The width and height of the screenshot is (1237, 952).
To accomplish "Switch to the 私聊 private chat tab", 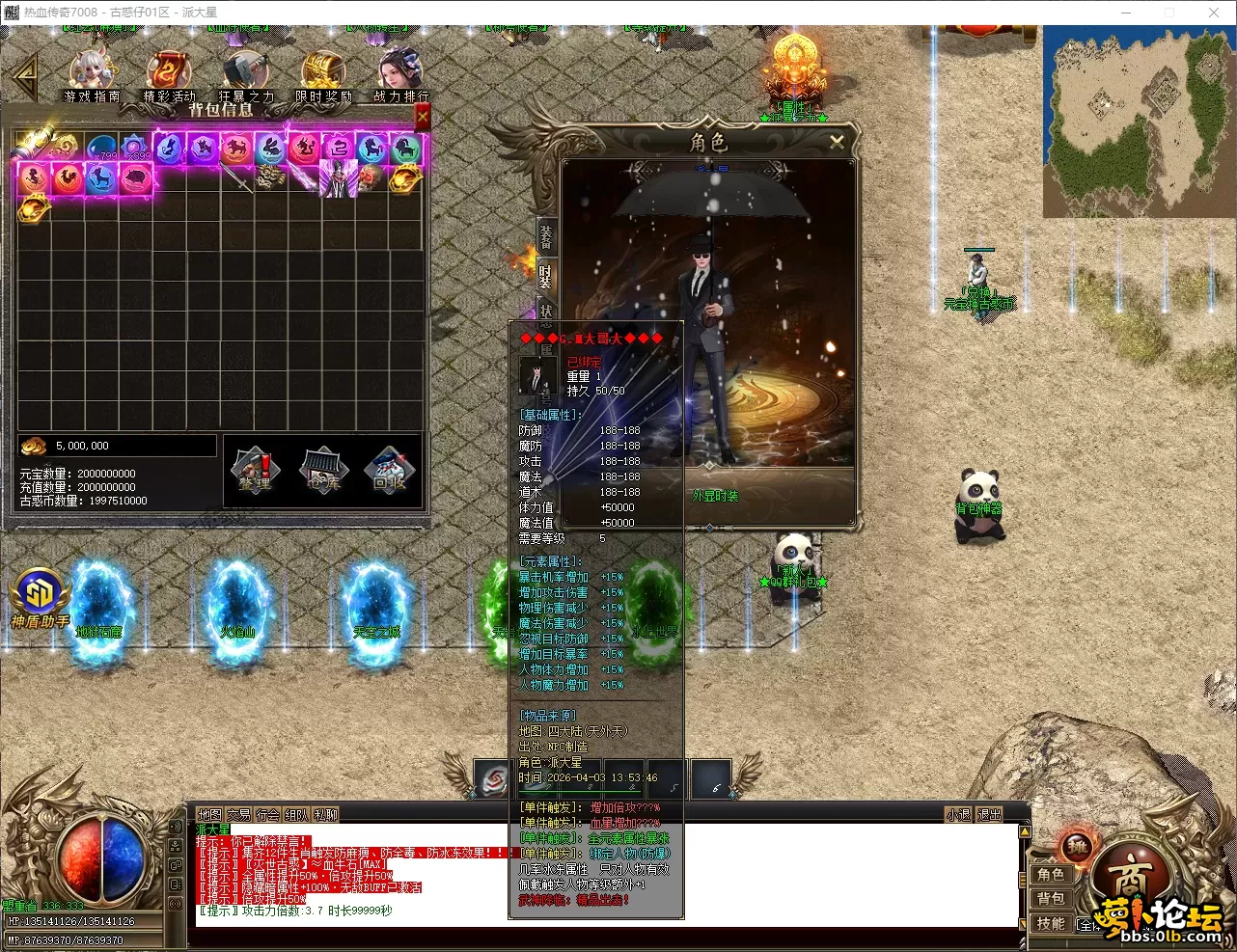I will (326, 815).
